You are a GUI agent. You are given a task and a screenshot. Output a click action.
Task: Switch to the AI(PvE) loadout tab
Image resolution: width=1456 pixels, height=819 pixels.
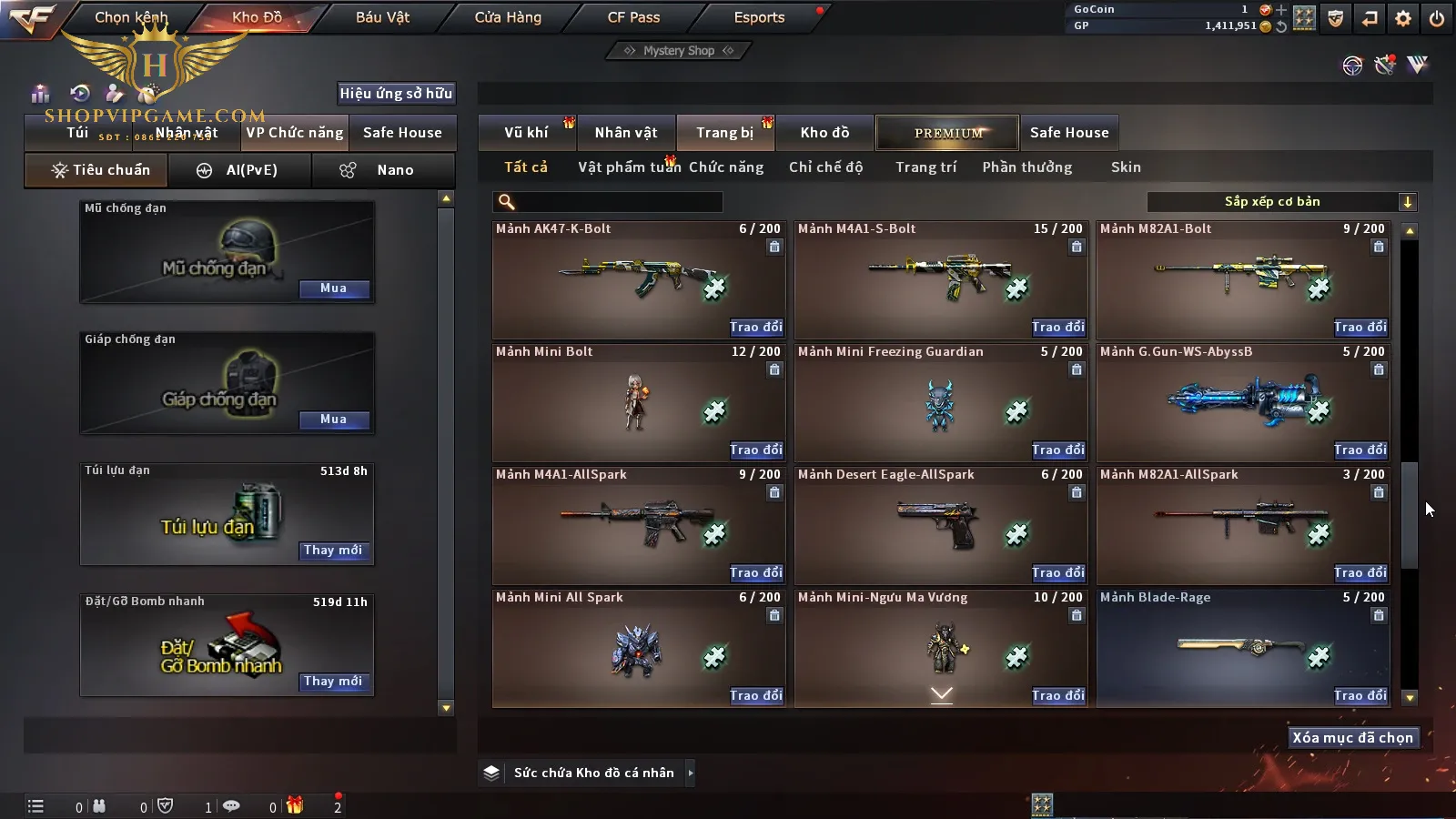click(239, 170)
